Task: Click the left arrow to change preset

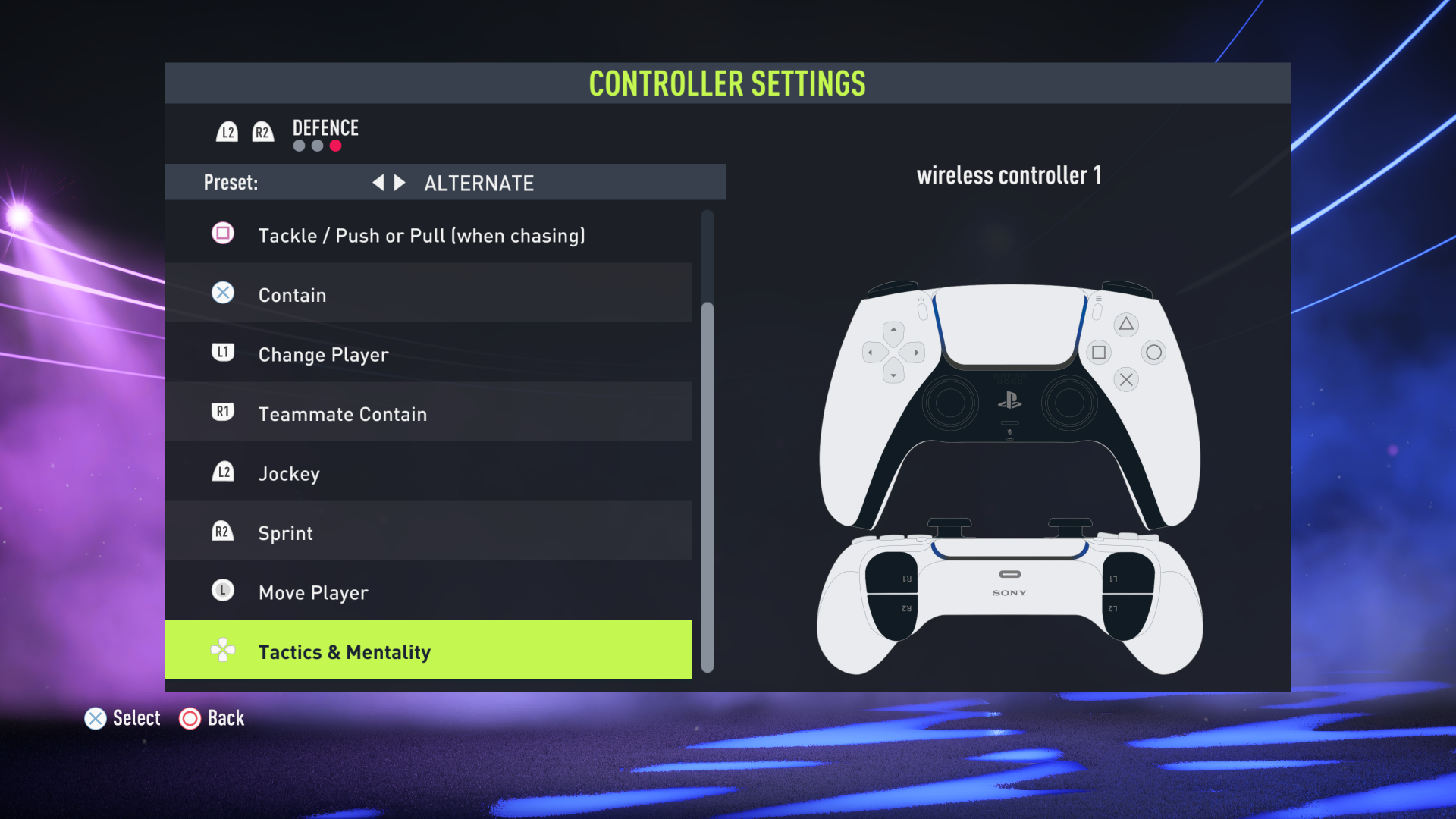Action: click(x=378, y=182)
